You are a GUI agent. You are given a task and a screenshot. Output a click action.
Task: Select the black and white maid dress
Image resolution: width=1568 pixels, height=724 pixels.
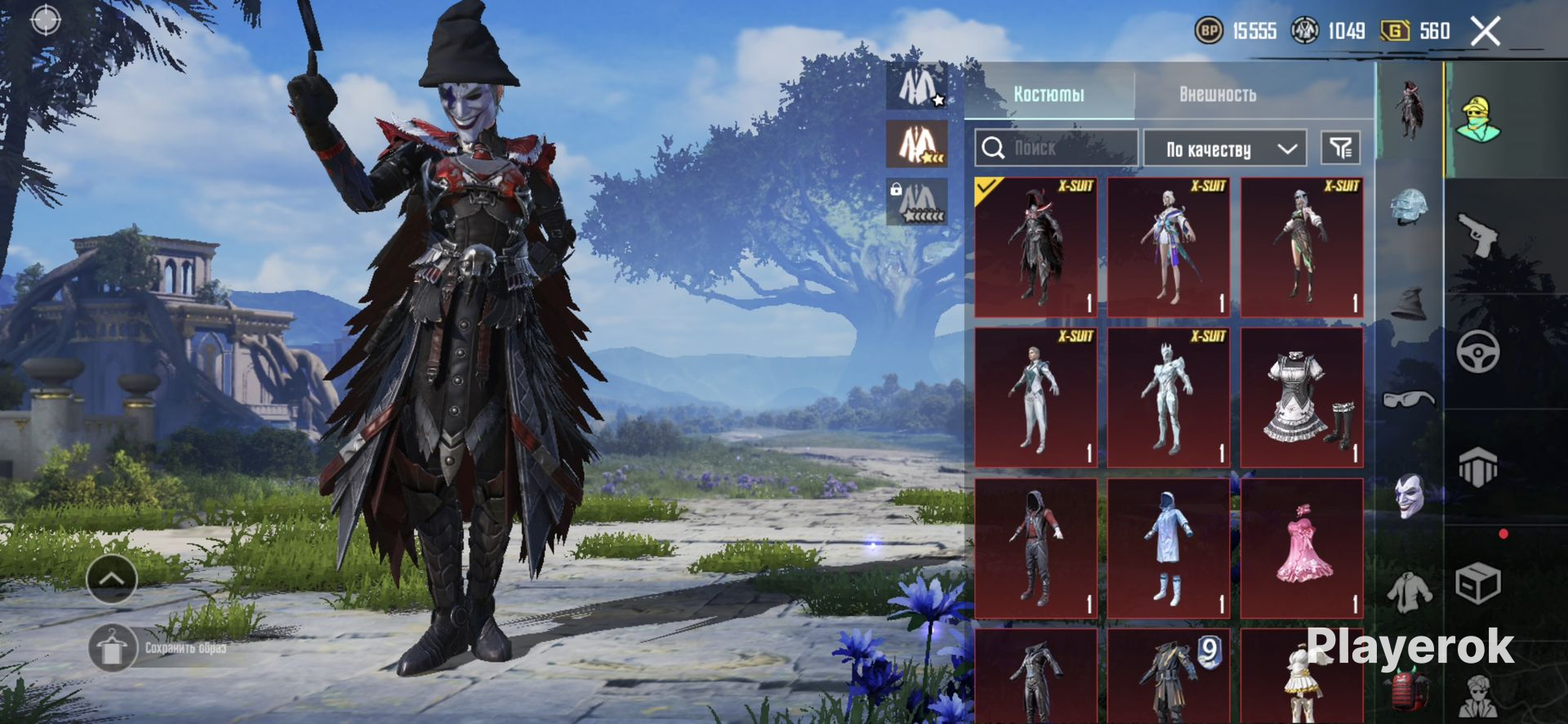click(x=1302, y=397)
